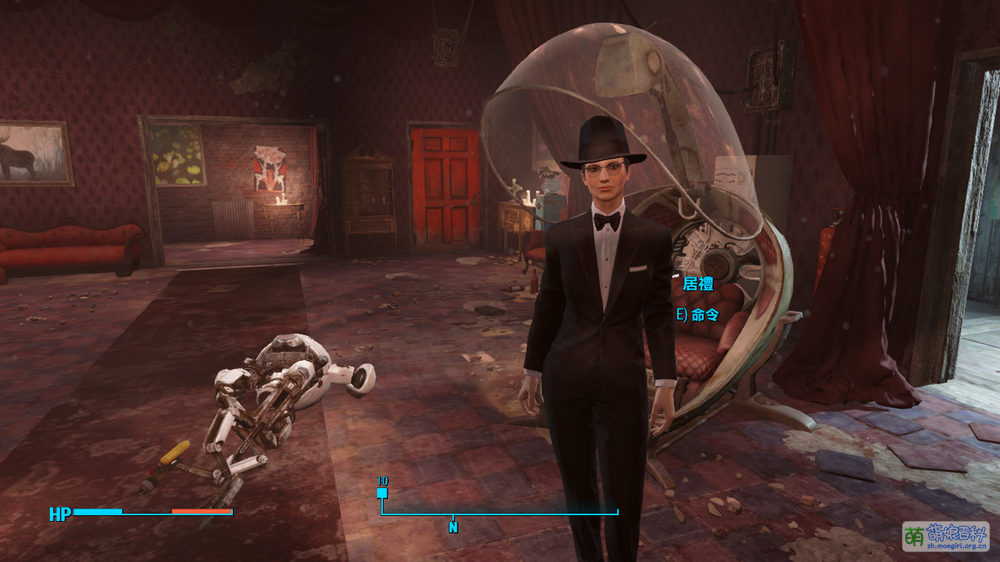This screenshot has width=1000, height=562.
Task: Open the Moegirl wiki watermark logo
Action: (x=945, y=536)
